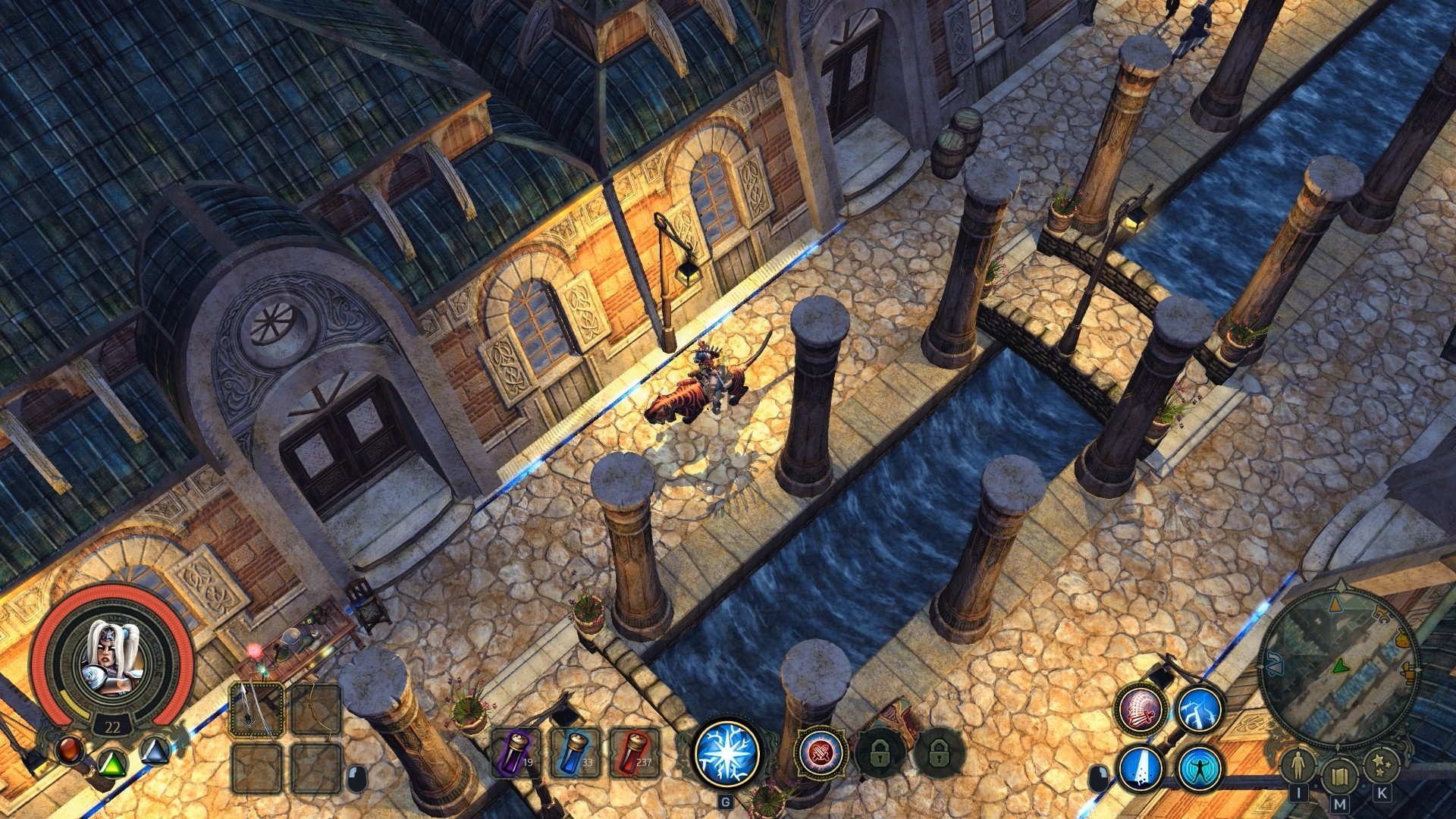Click the blue-grey triangle gem
Screen dimensions: 1456x819
tap(155, 752)
